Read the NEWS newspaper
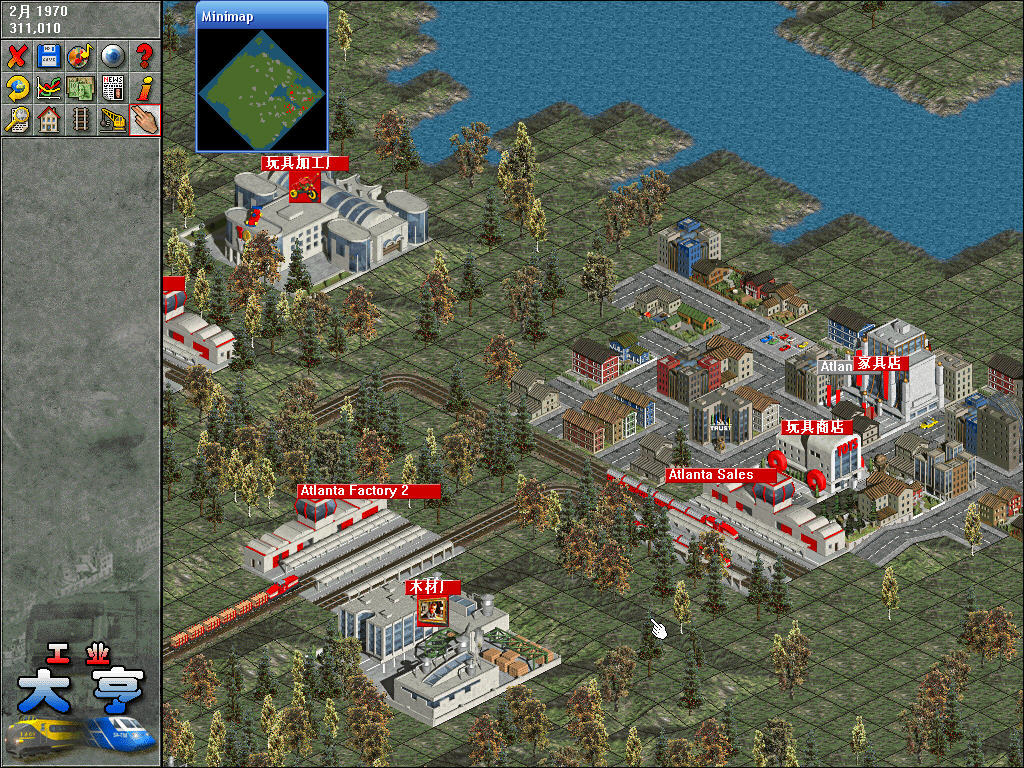The image size is (1024, 768). (x=112, y=87)
